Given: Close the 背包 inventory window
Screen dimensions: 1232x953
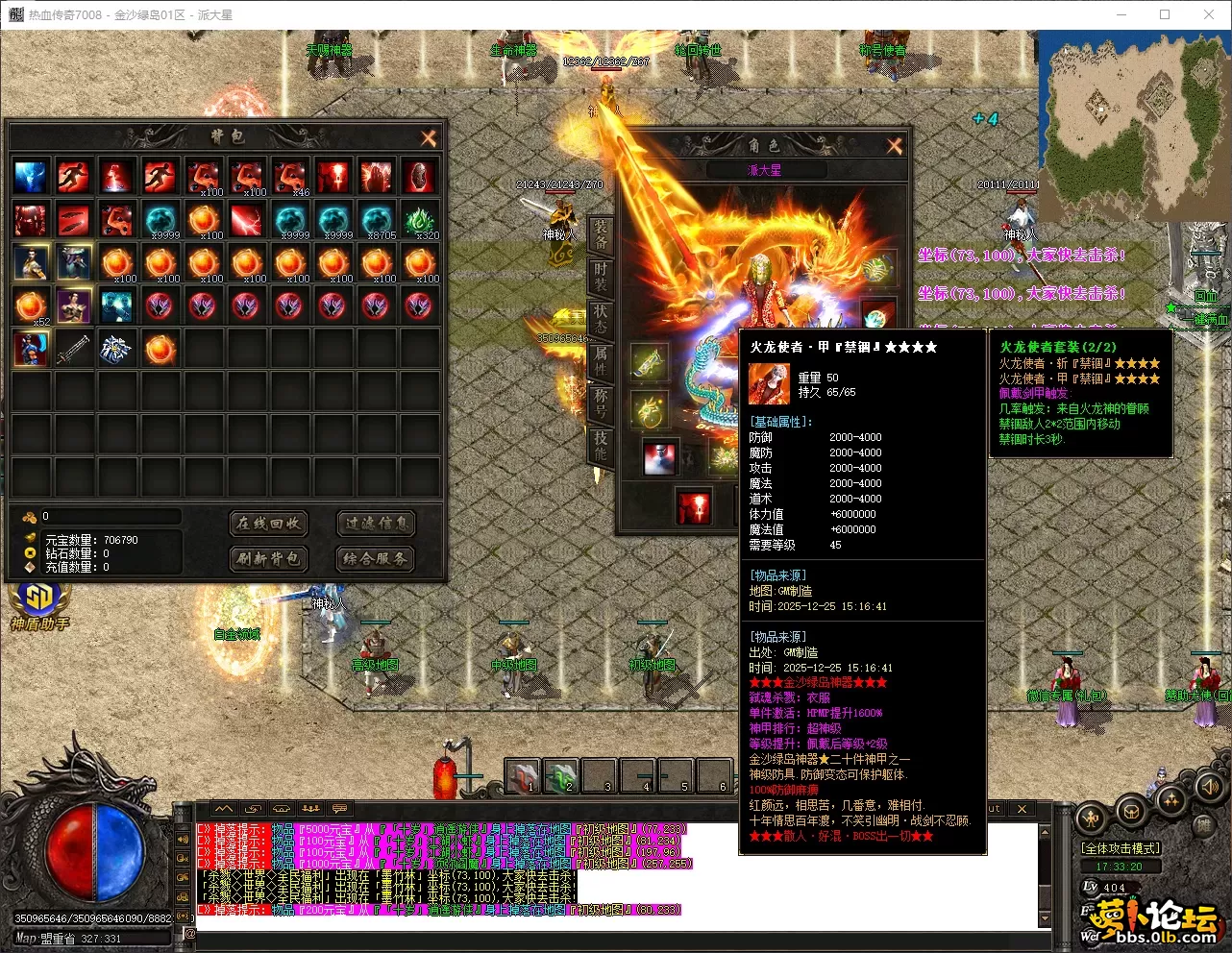Looking at the screenshot, I should (x=429, y=138).
